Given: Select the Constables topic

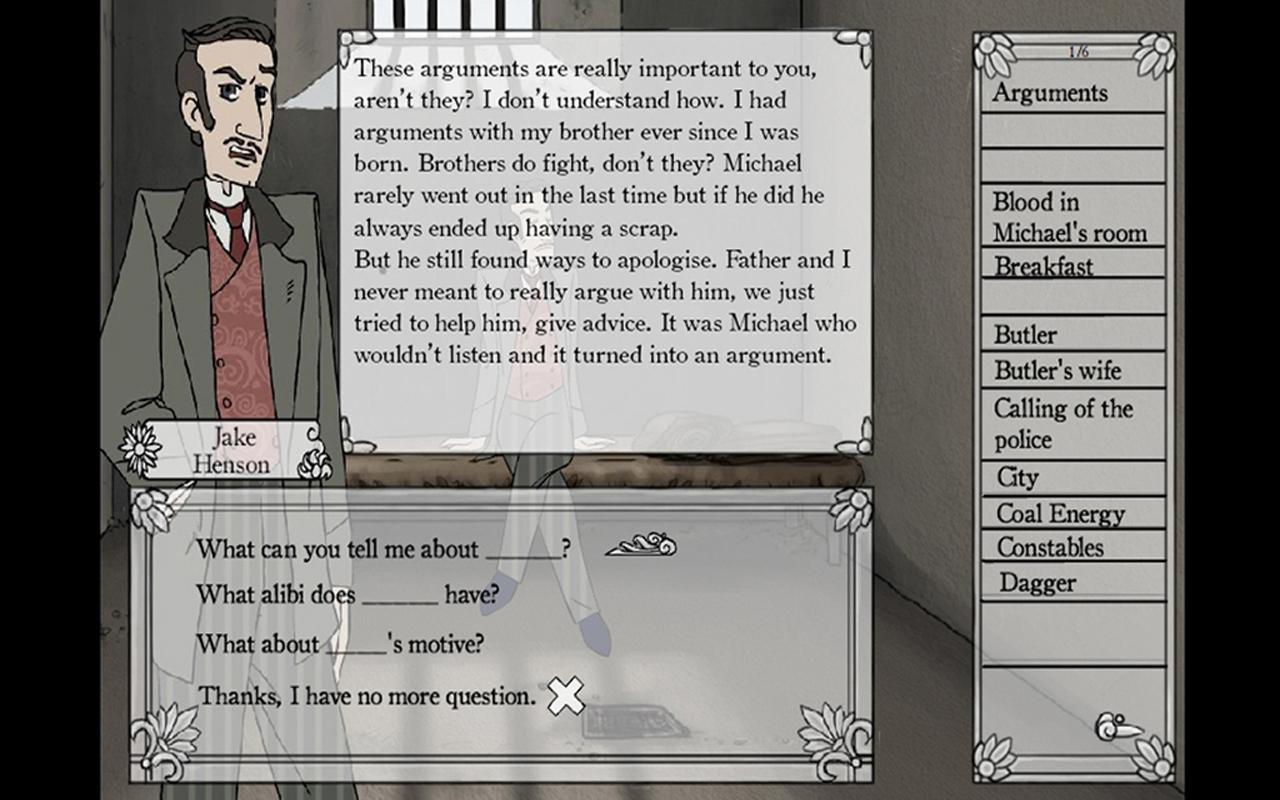Looking at the screenshot, I should [1048, 548].
